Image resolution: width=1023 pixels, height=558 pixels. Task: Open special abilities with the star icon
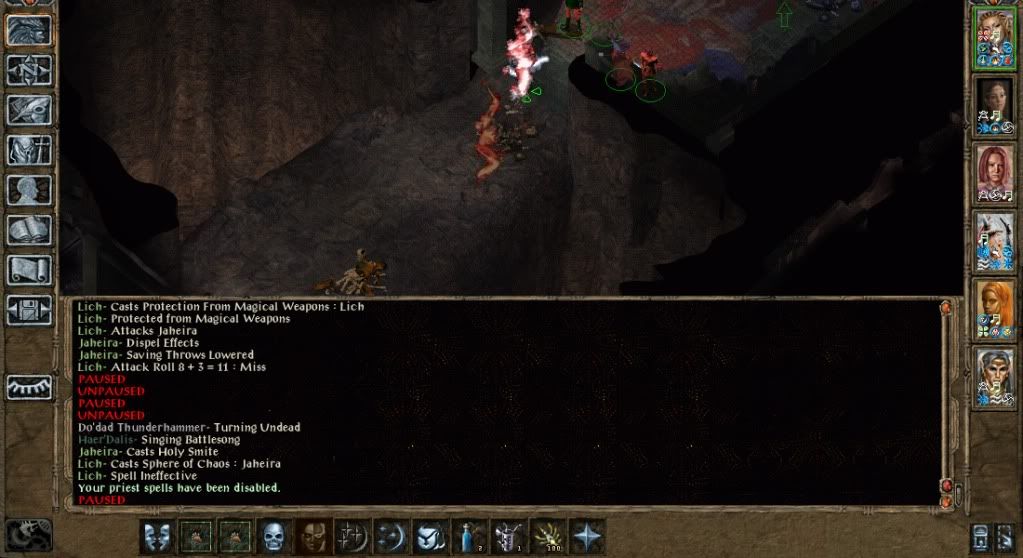click(587, 536)
